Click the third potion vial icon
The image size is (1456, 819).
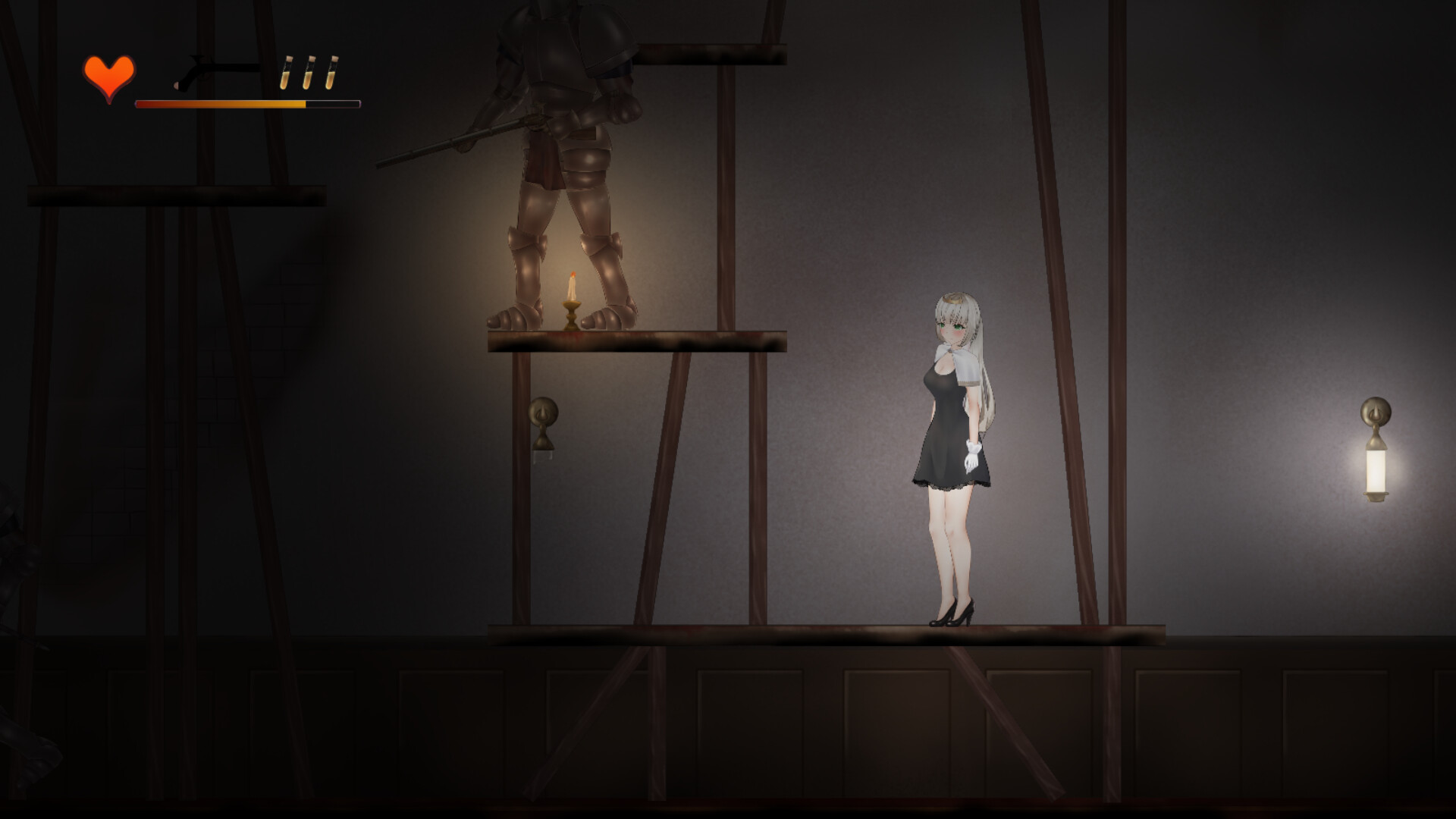[x=331, y=72]
